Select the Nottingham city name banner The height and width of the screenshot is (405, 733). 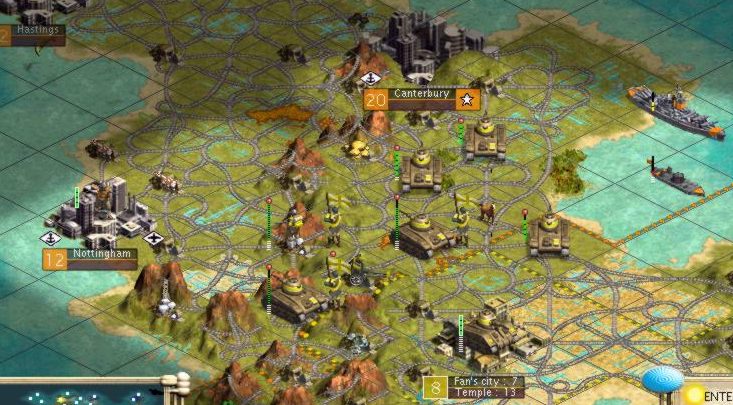click(x=102, y=256)
